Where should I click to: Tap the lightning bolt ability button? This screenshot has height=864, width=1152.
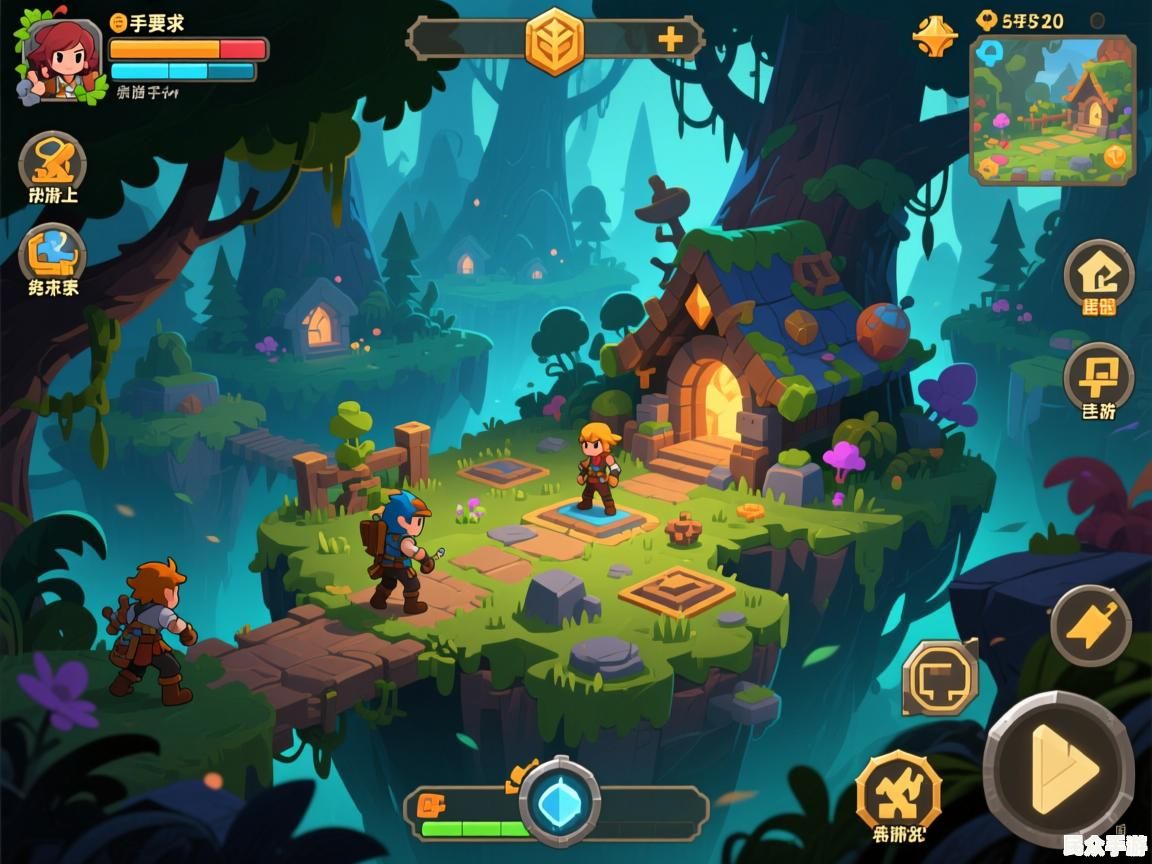1090,626
